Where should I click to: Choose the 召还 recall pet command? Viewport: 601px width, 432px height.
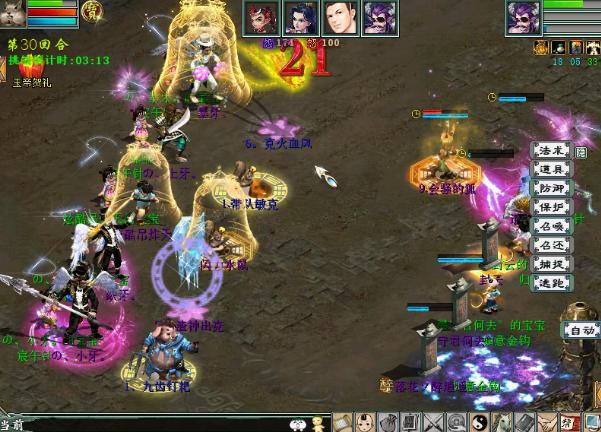(x=551, y=245)
